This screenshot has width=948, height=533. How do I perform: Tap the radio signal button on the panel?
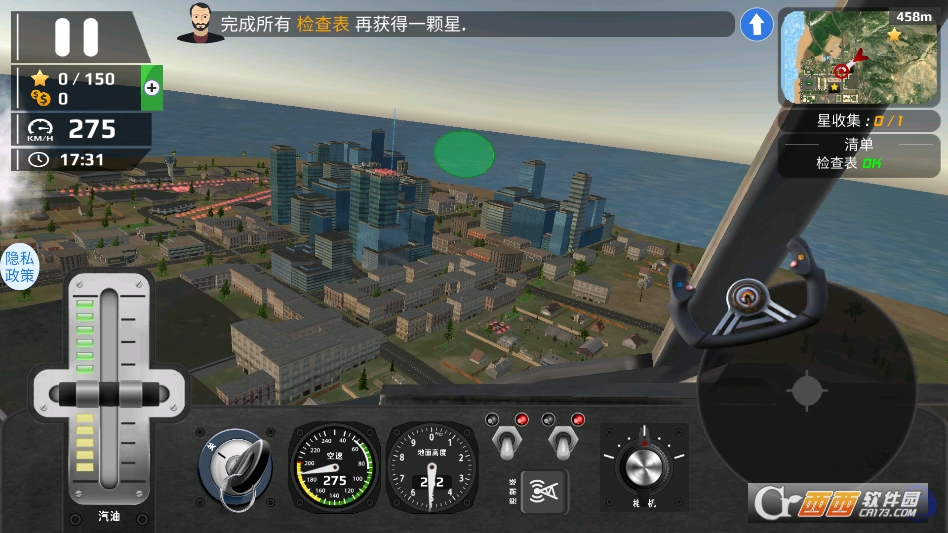tap(546, 490)
